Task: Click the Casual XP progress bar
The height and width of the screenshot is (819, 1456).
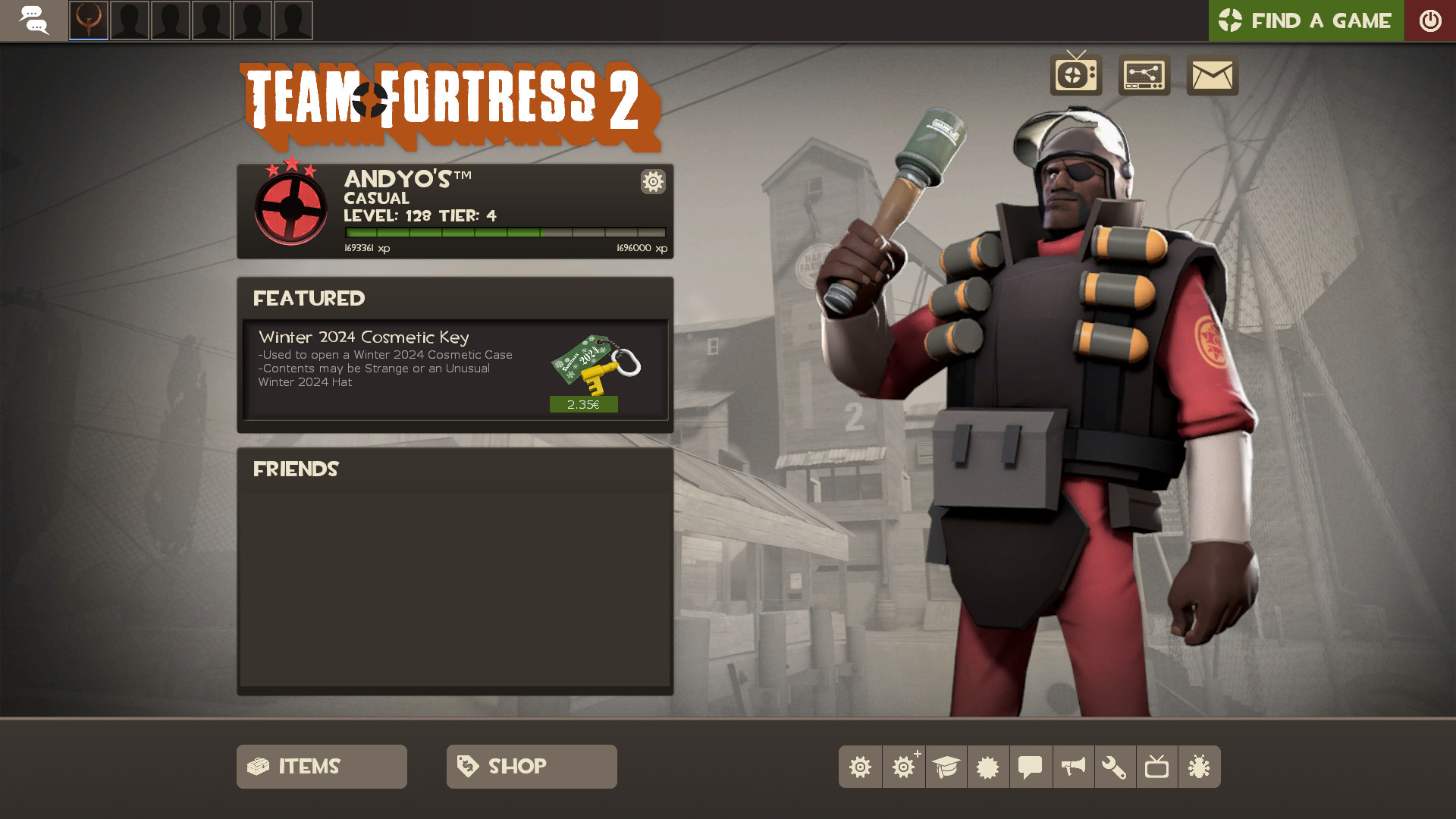Action: (x=503, y=231)
